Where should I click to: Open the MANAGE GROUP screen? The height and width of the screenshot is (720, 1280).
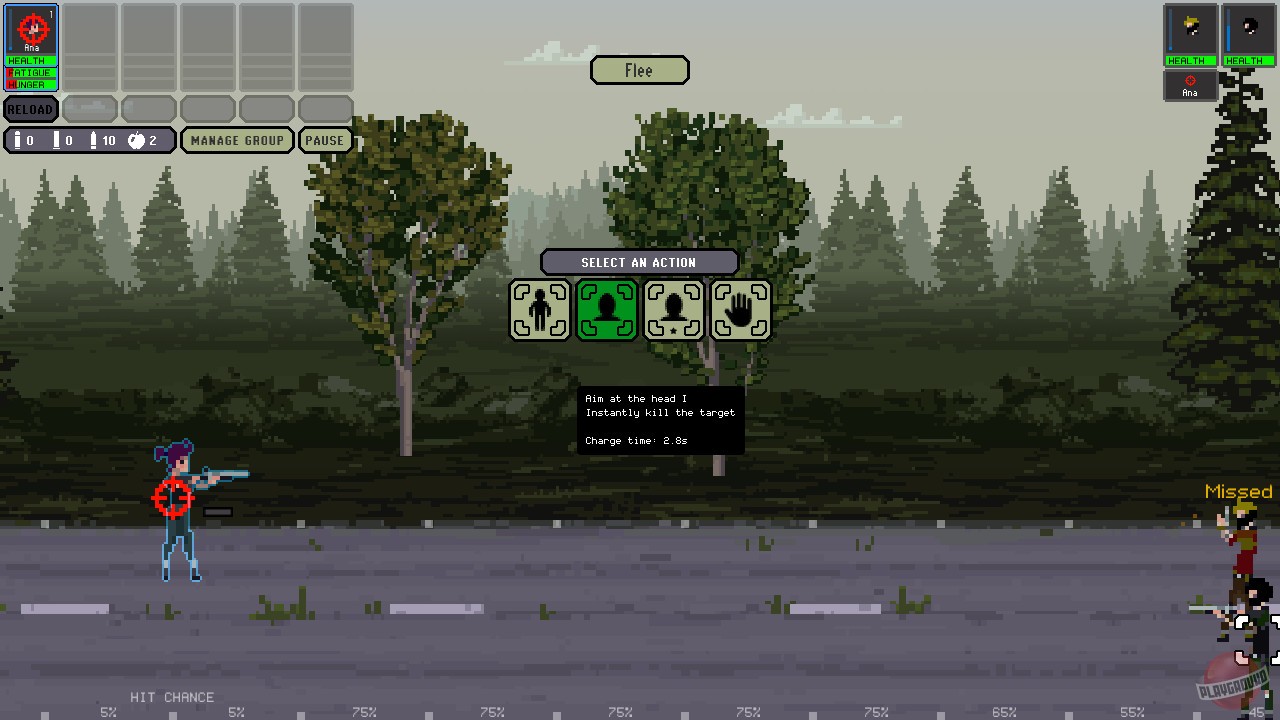click(237, 140)
